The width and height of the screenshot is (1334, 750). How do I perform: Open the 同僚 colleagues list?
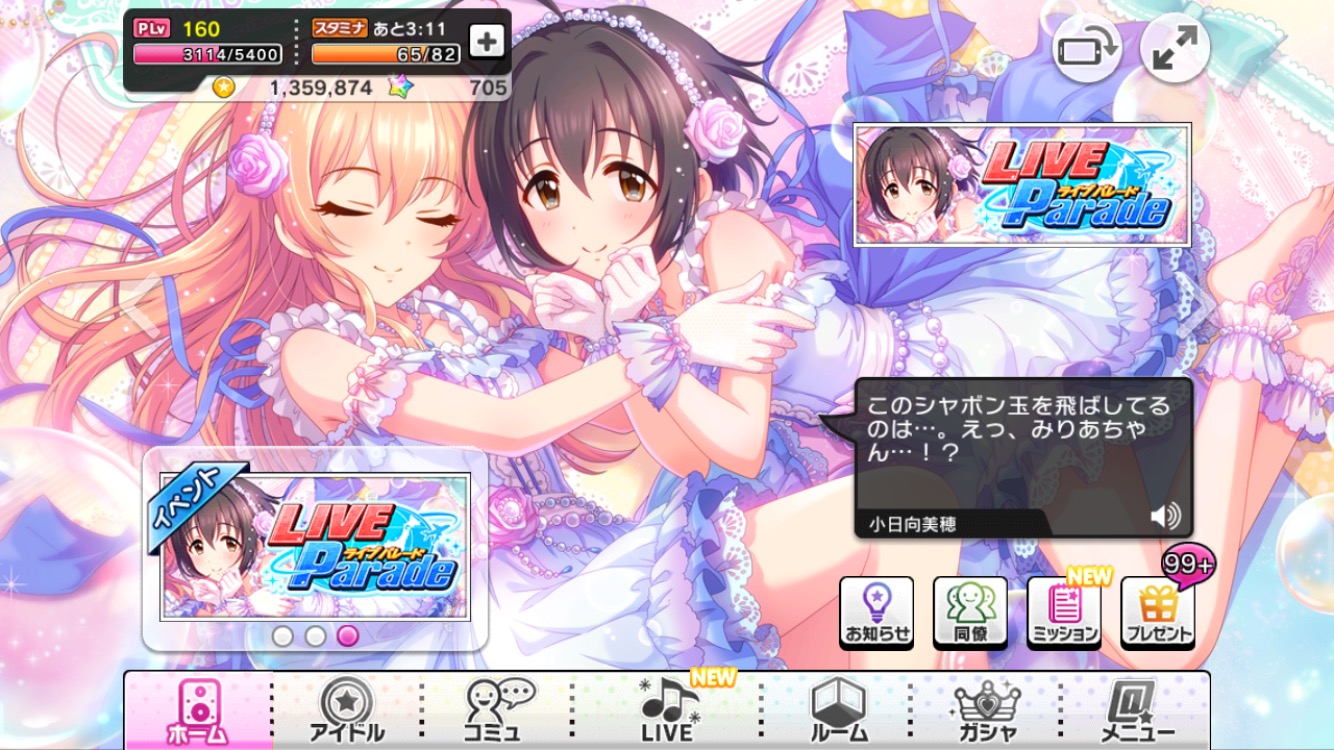coord(970,612)
